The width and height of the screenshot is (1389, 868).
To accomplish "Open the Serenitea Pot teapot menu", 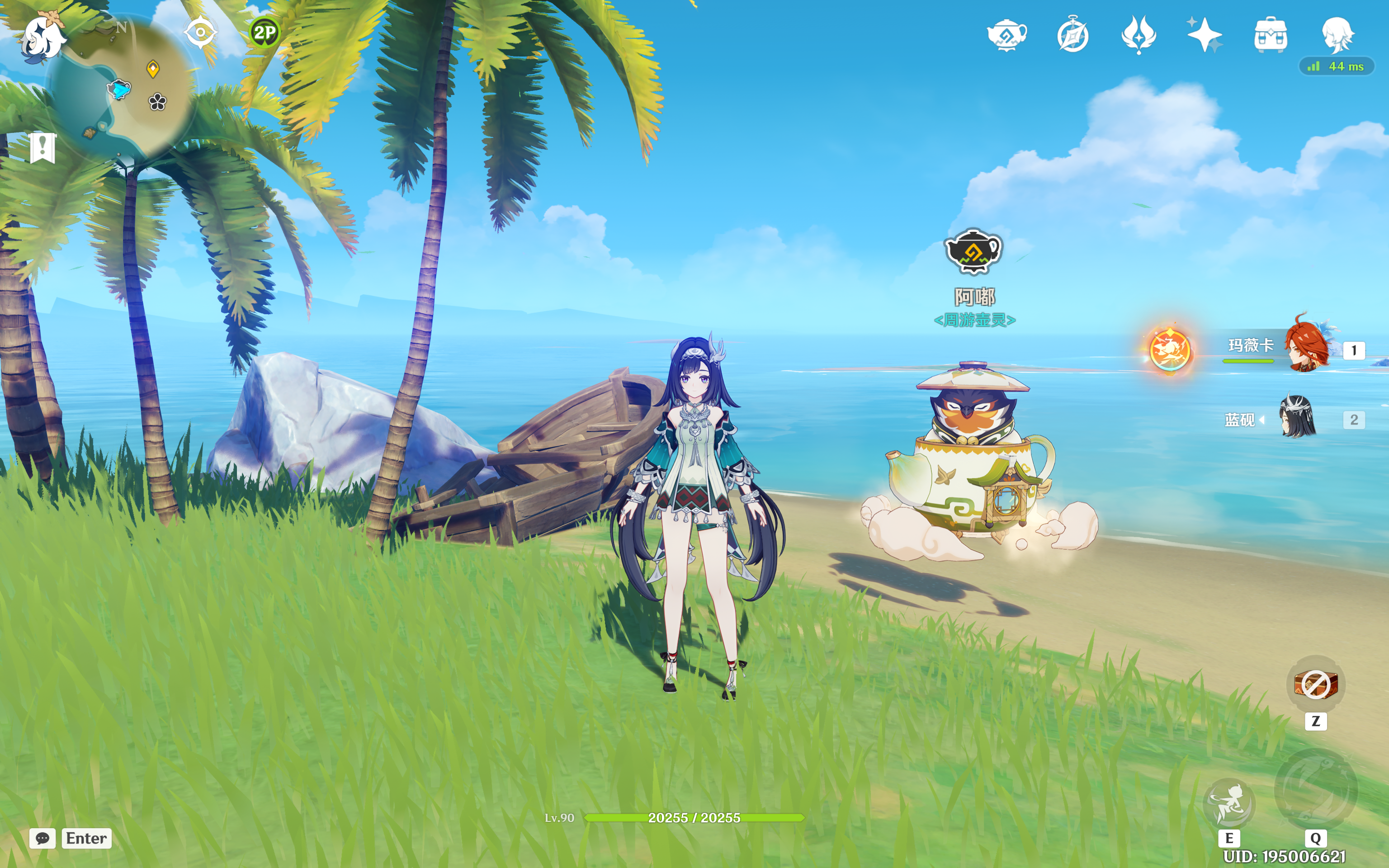I will [1007, 36].
